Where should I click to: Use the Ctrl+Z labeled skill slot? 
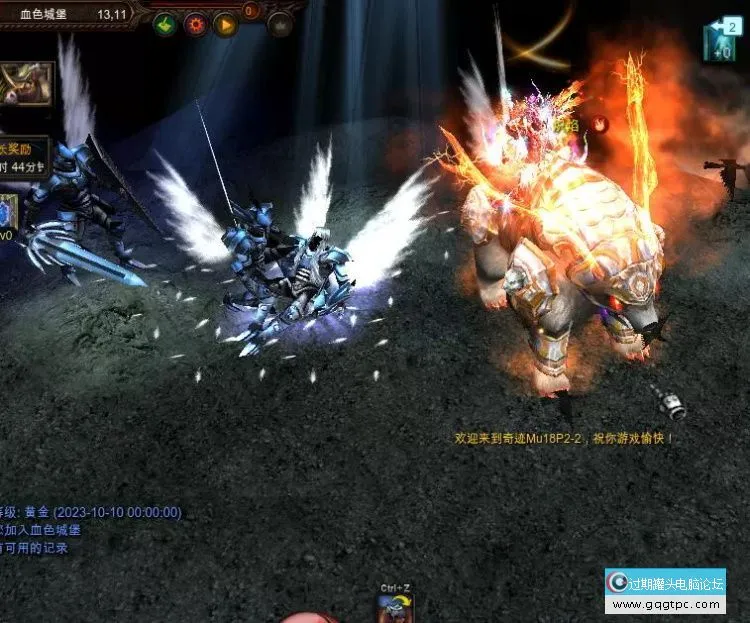pyautogui.click(x=397, y=608)
